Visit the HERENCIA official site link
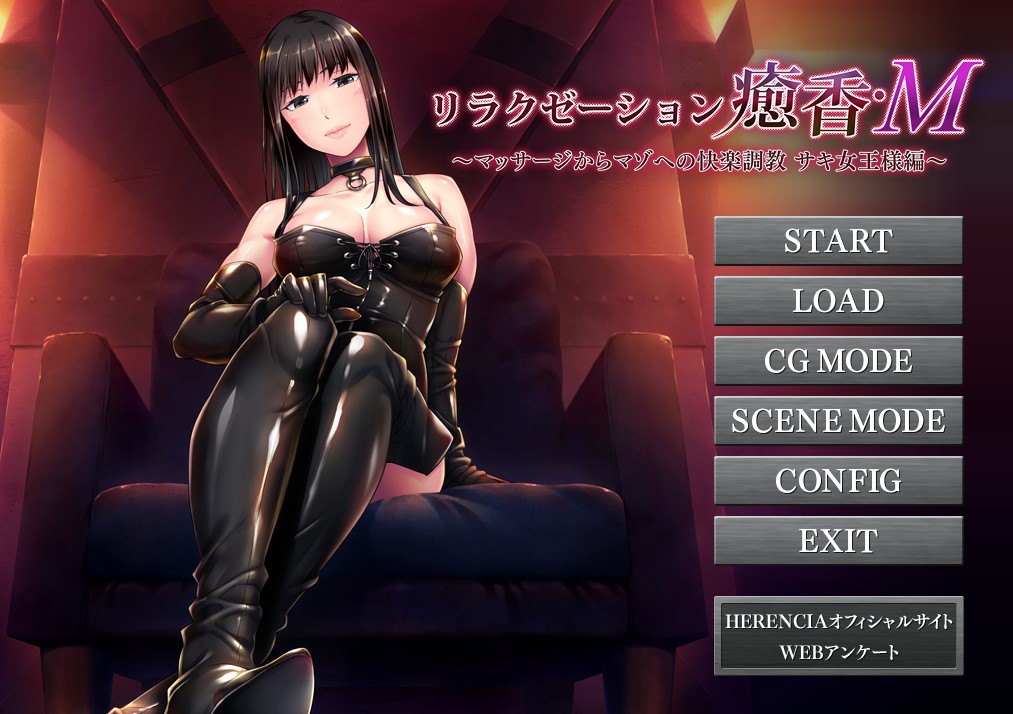This screenshot has height=714, width=1013. (x=838, y=621)
